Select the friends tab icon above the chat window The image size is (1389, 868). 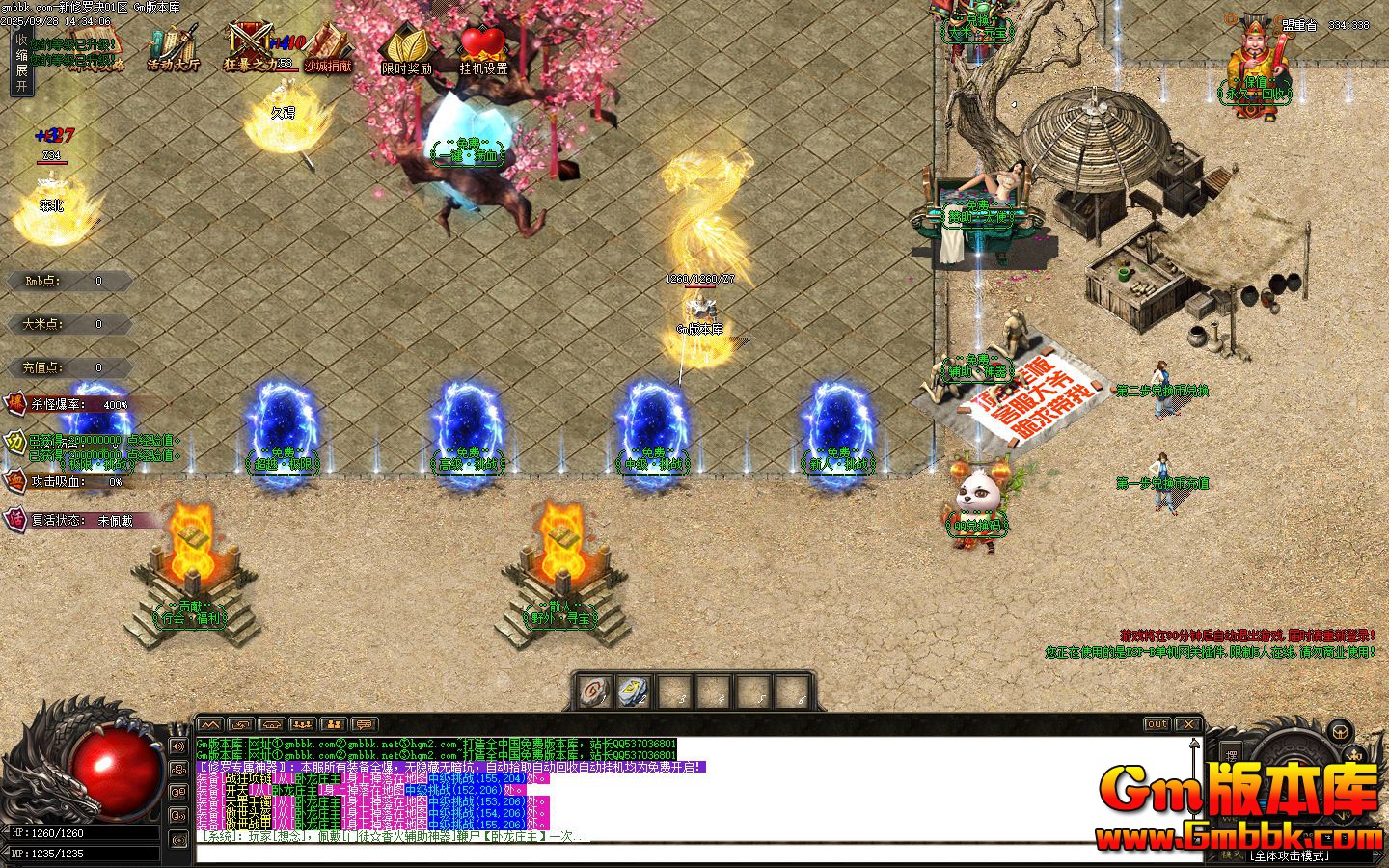tap(334, 724)
